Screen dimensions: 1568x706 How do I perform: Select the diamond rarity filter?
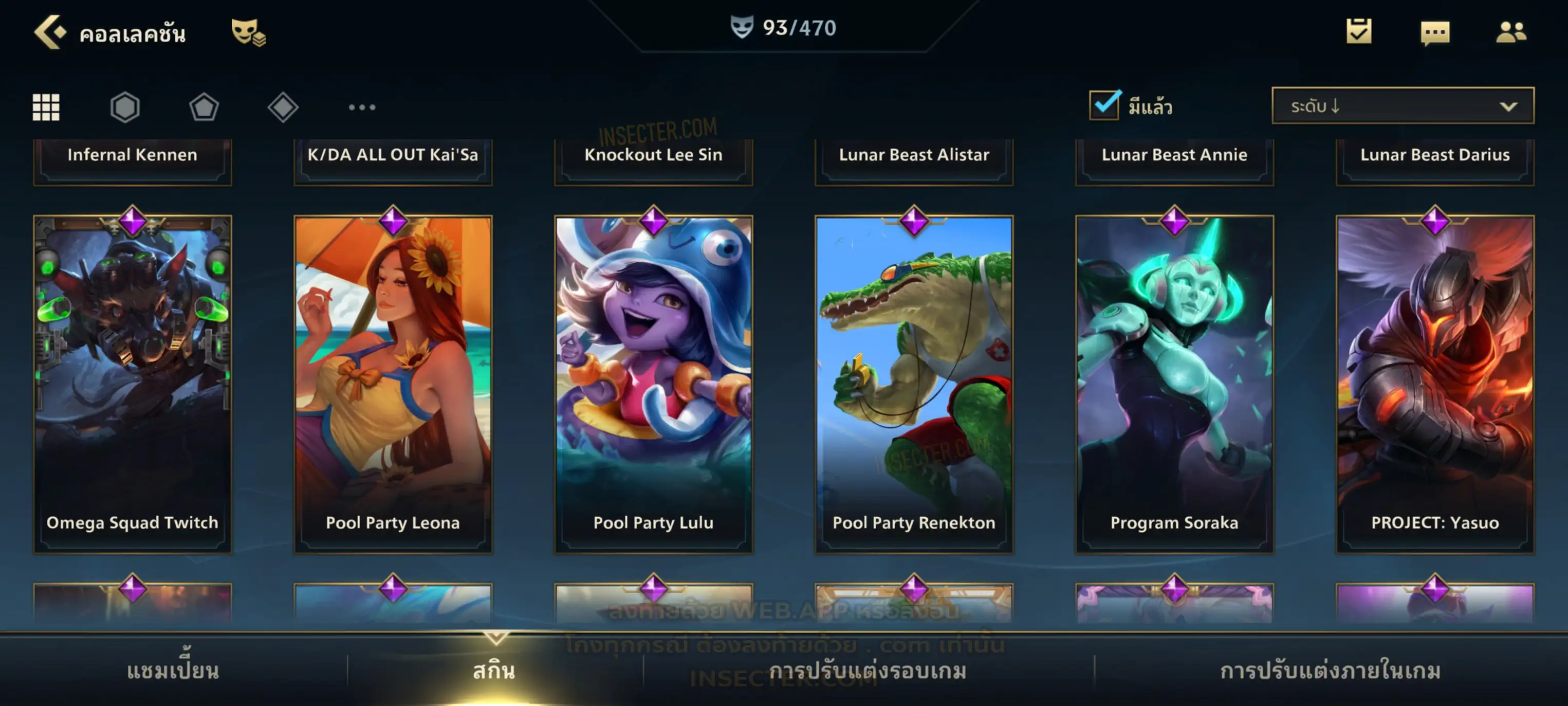pos(283,107)
